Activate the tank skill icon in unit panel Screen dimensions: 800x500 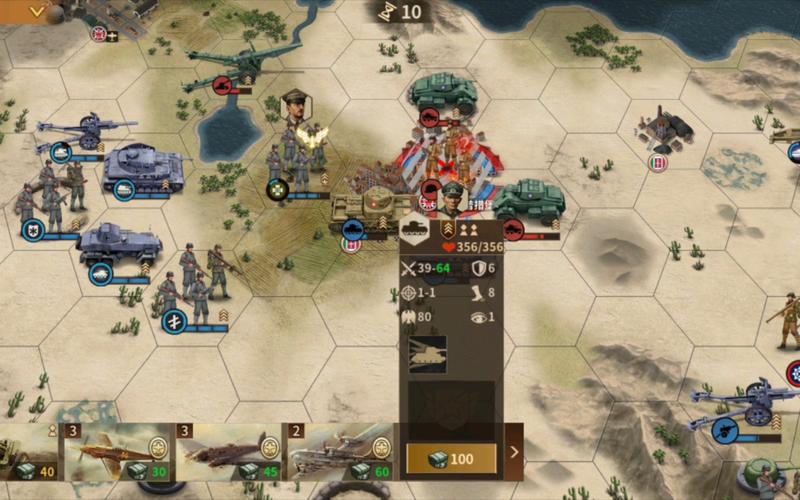pyautogui.click(x=428, y=355)
